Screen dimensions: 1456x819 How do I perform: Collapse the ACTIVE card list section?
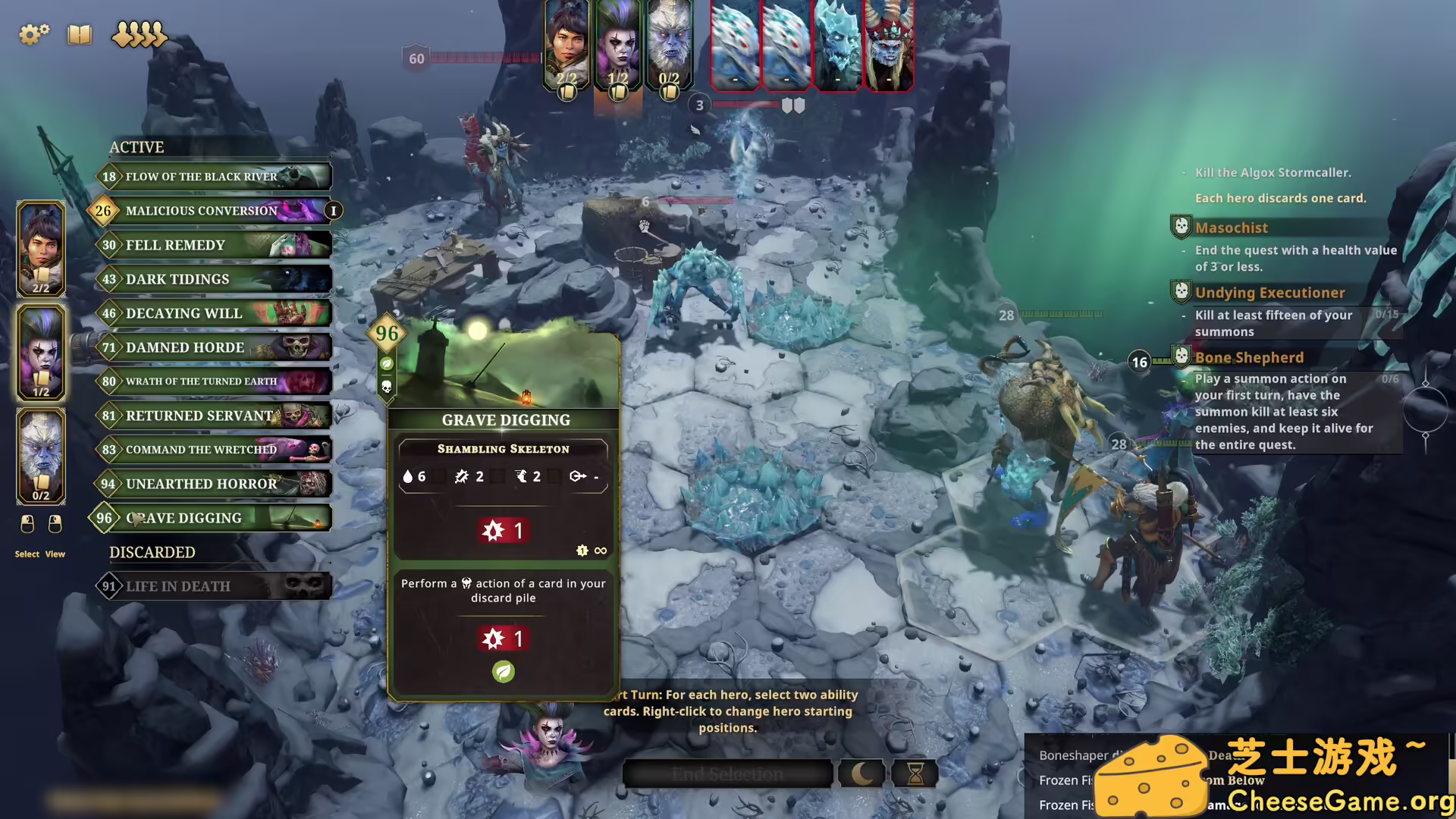pos(136,147)
